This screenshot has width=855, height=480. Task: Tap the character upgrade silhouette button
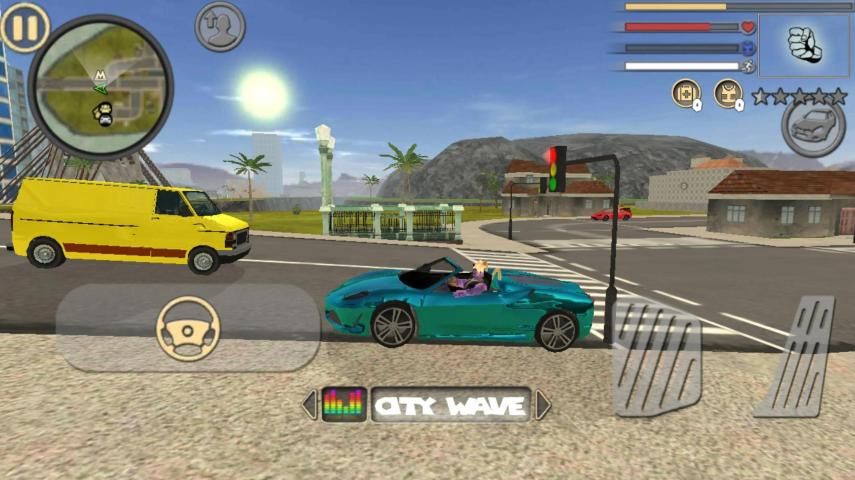click(220, 26)
